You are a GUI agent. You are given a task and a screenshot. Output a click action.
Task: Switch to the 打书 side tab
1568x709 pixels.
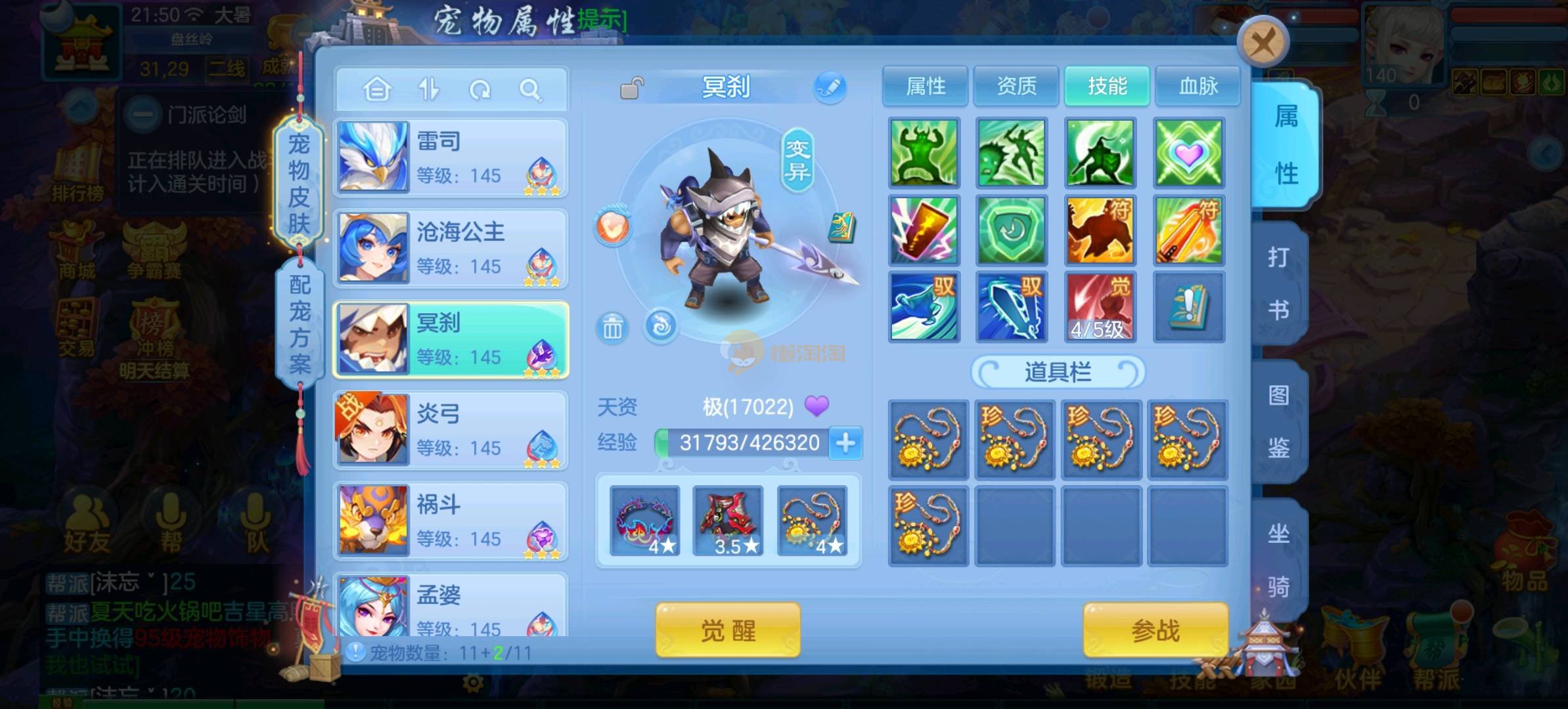point(1278,284)
